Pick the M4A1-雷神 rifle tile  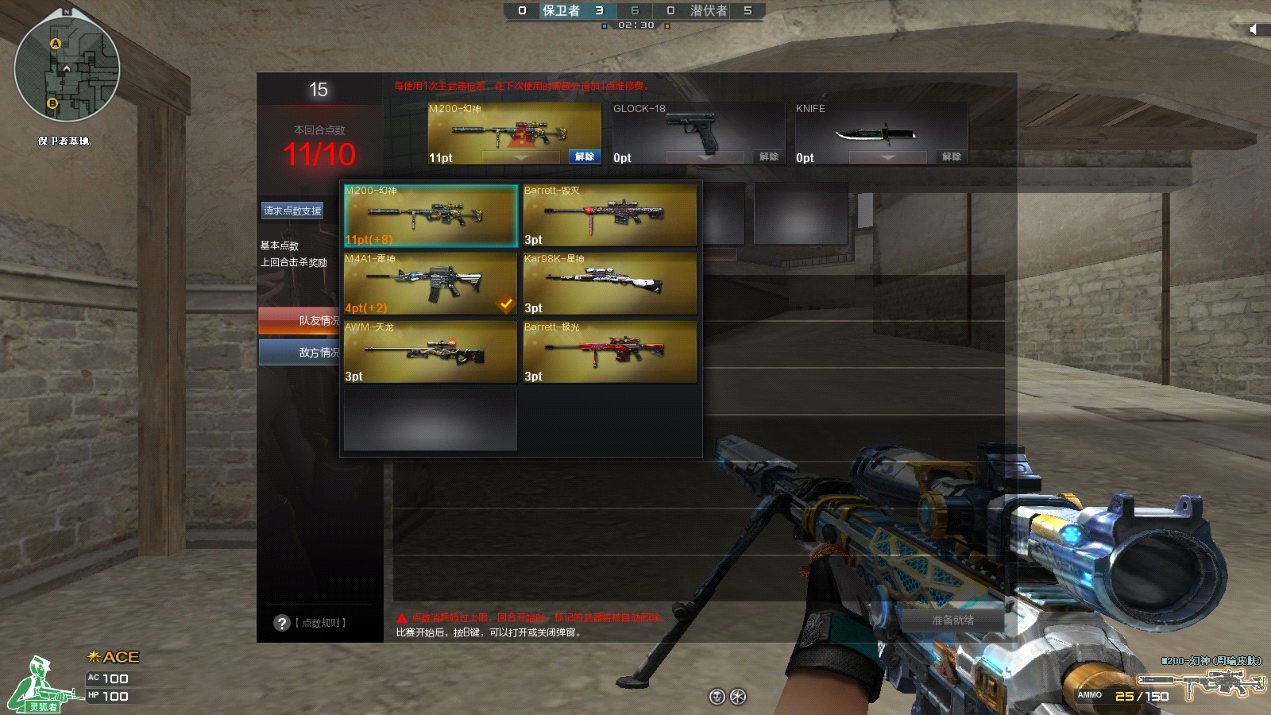431,283
